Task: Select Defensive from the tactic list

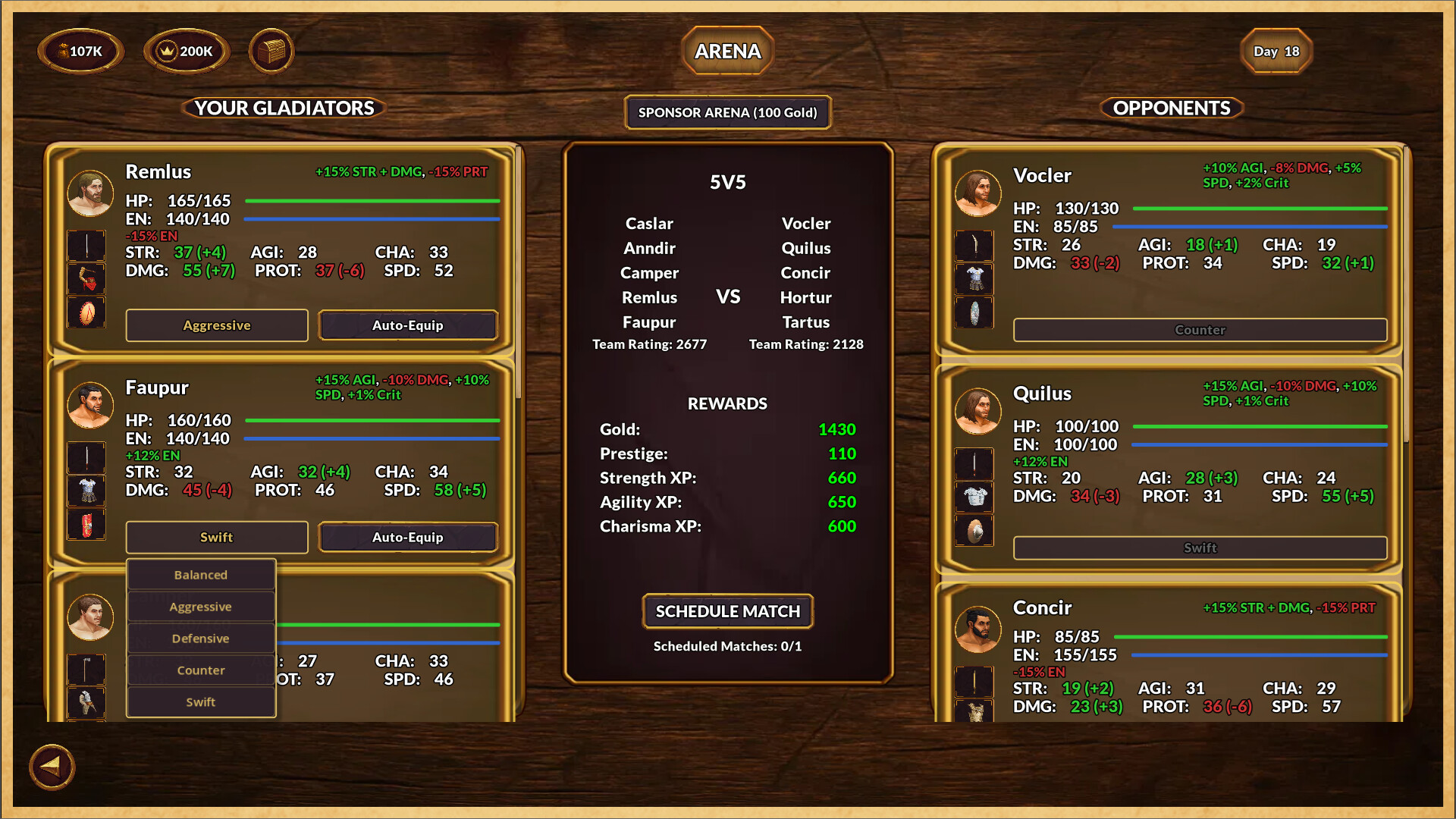Action: coord(200,638)
